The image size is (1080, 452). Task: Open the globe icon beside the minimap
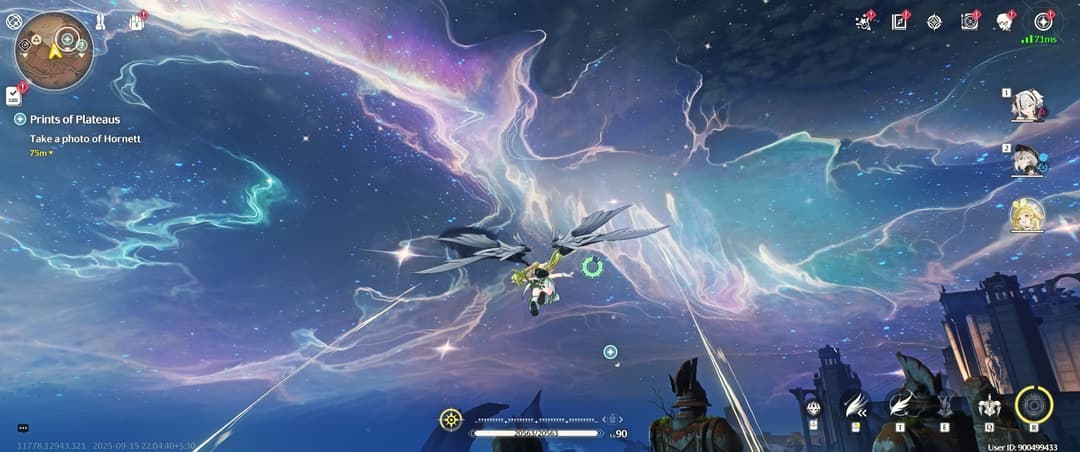14,19
